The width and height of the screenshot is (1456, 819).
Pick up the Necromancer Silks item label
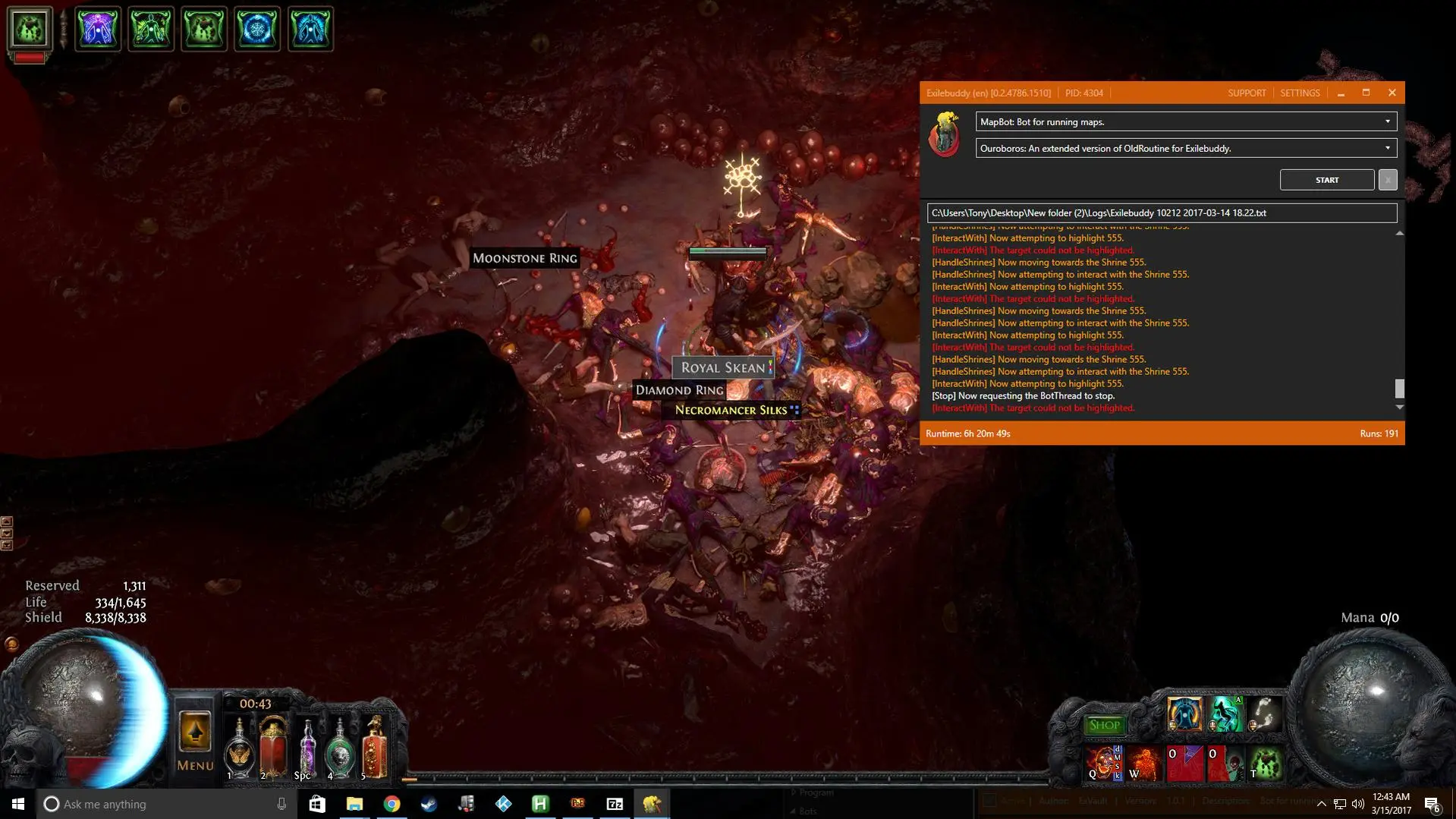(x=731, y=411)
